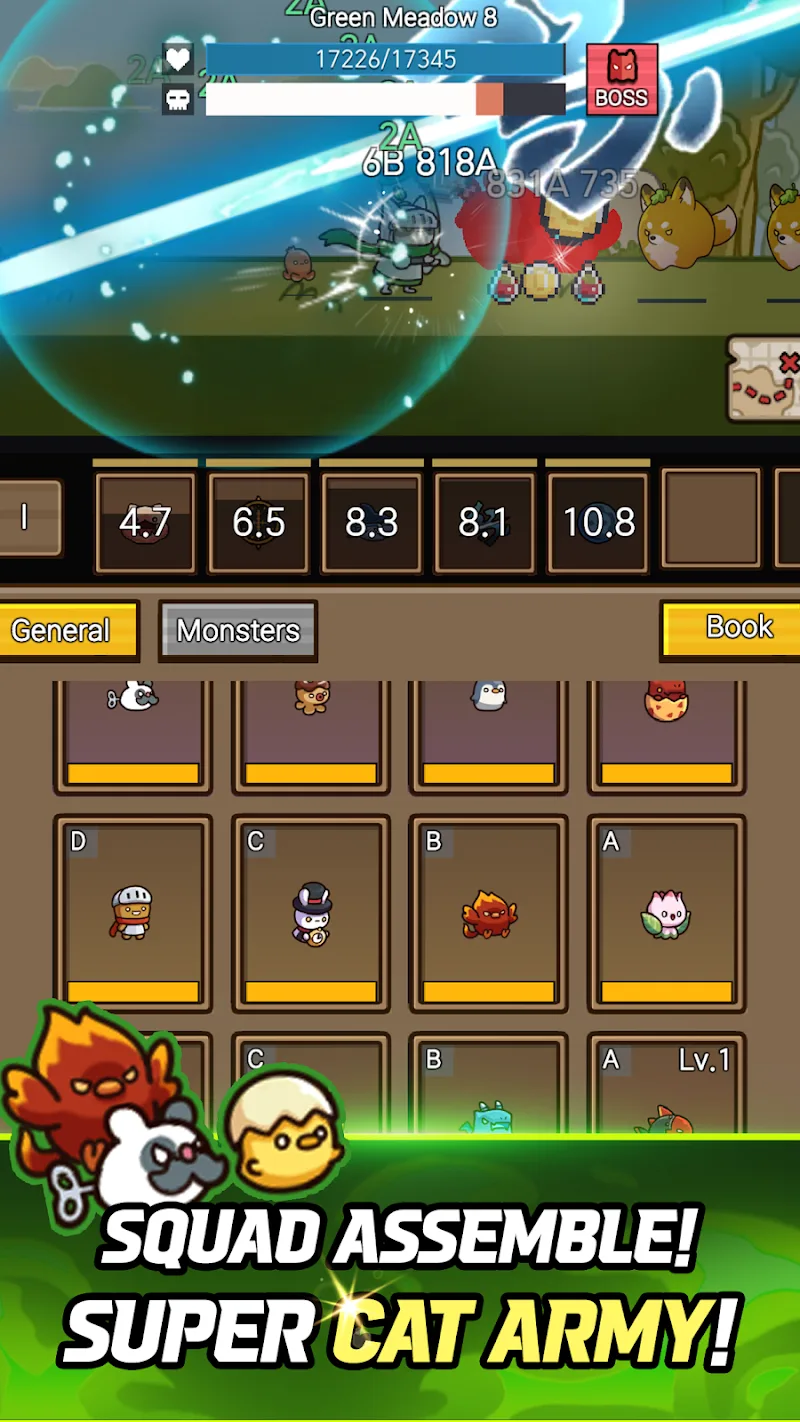Select the wind-up mouse monster card
The image size is (800, 1422).
point(132,732)
